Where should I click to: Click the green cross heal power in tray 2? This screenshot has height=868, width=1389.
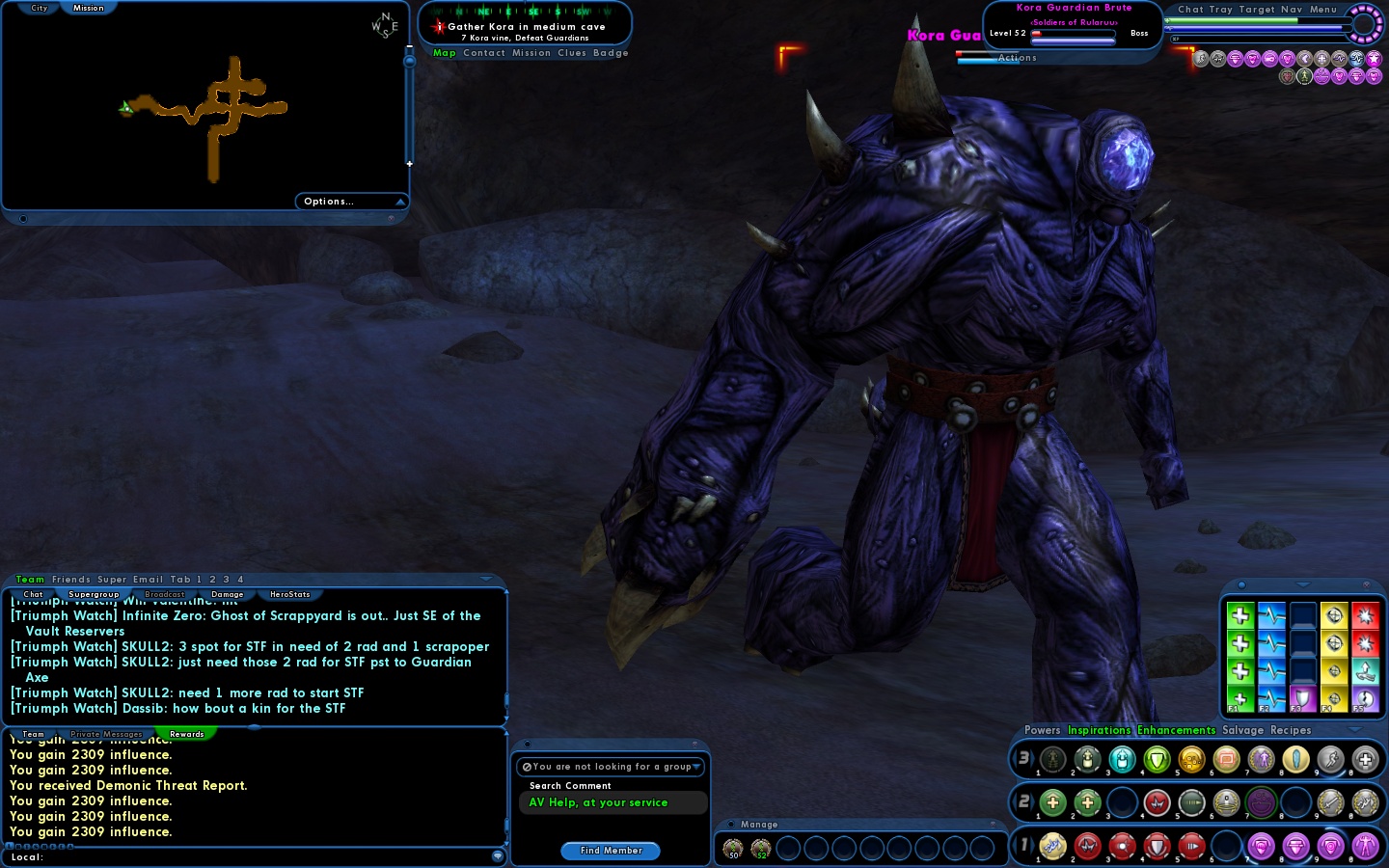point(1052,802)
